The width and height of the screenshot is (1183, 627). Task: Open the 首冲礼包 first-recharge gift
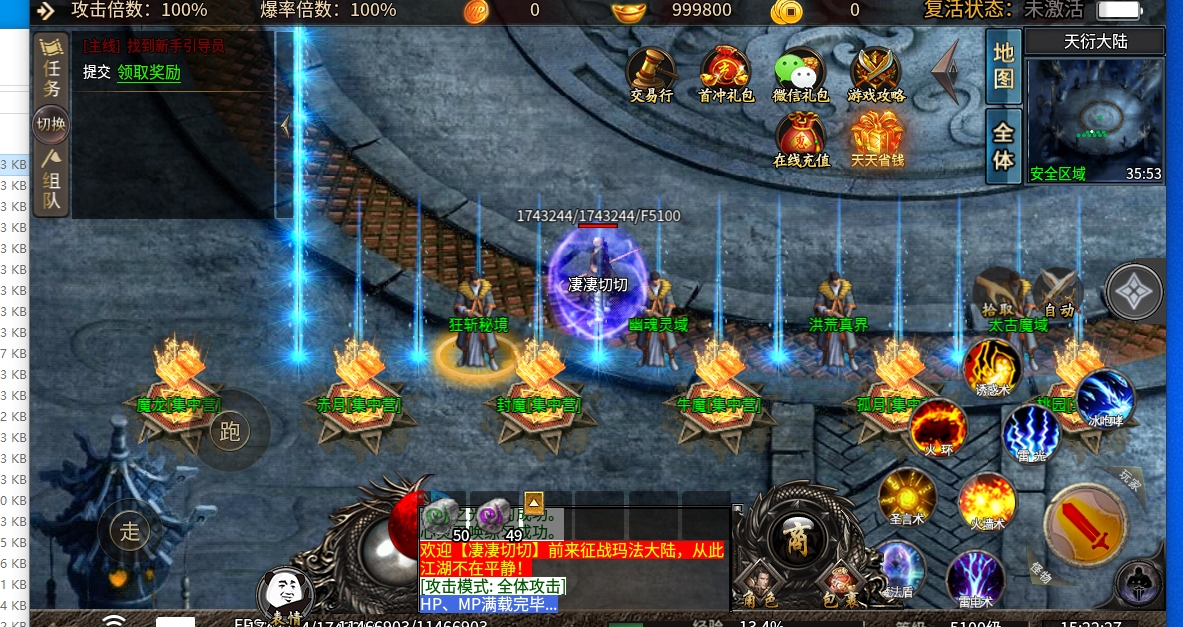tap(726, 74)
